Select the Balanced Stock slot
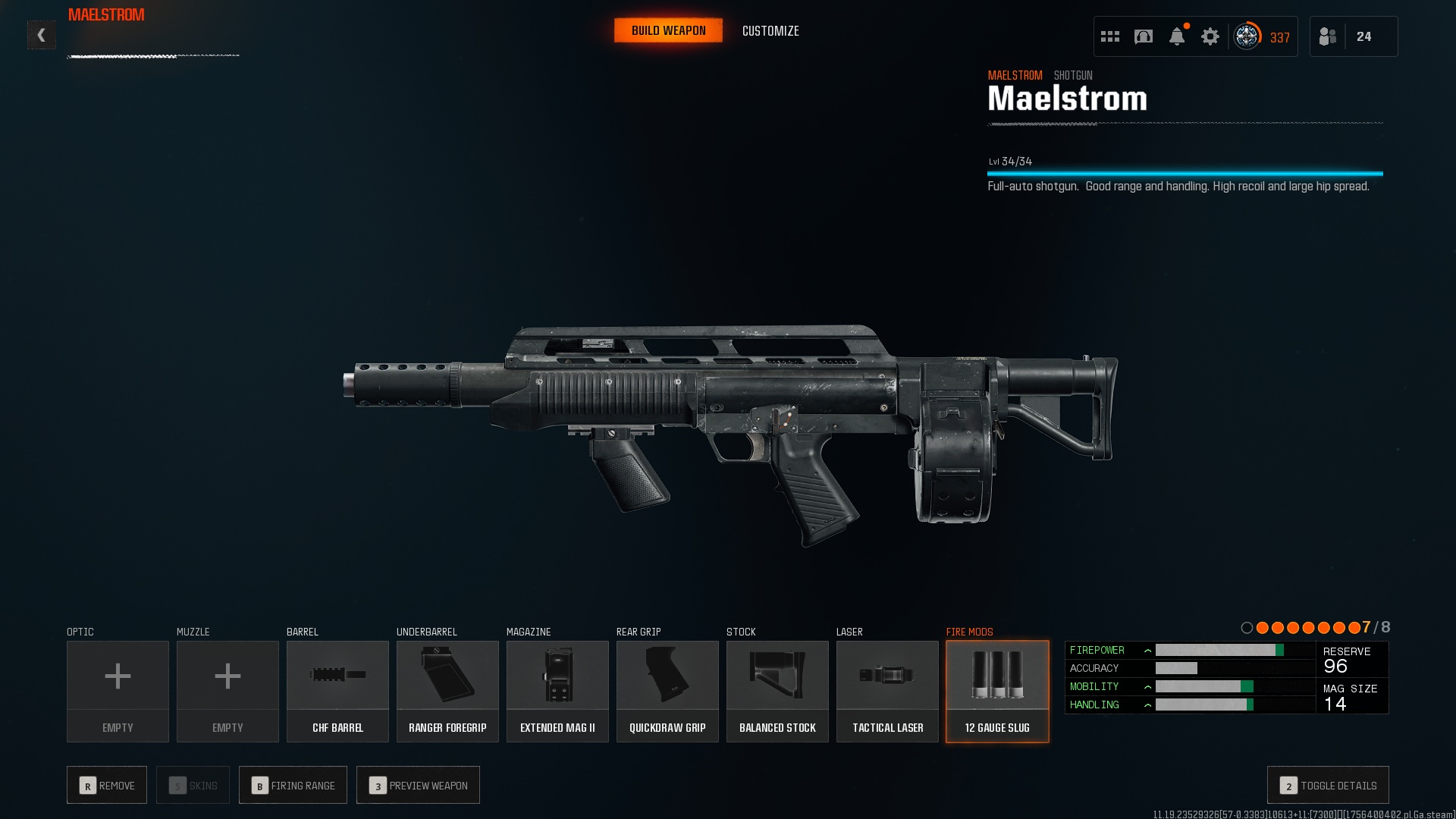 pos(777,691)
